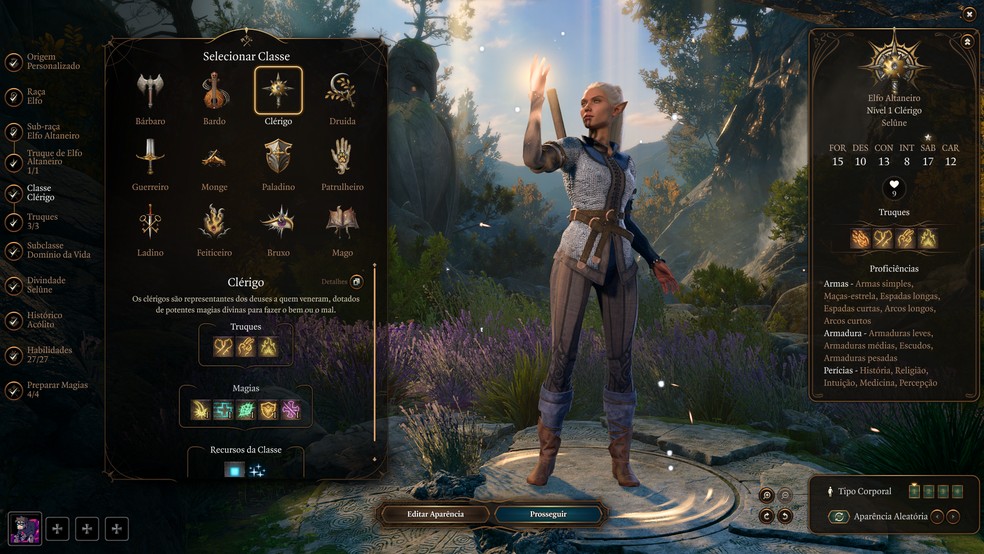Choose the Monge class
Screen dimensions: 984x554
coord(214,157)
